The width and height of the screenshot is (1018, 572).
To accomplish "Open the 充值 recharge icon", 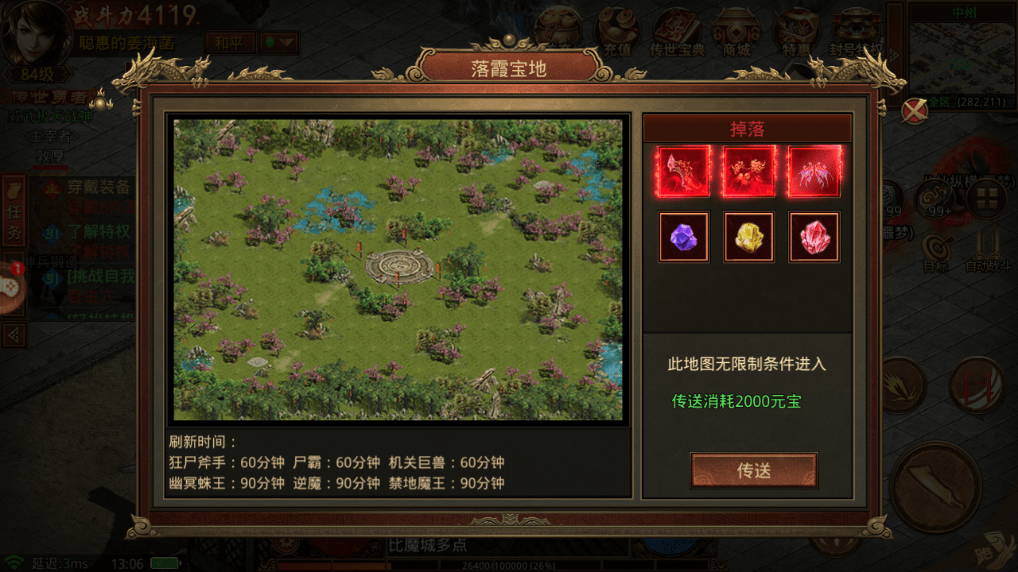I will [617, 32].
